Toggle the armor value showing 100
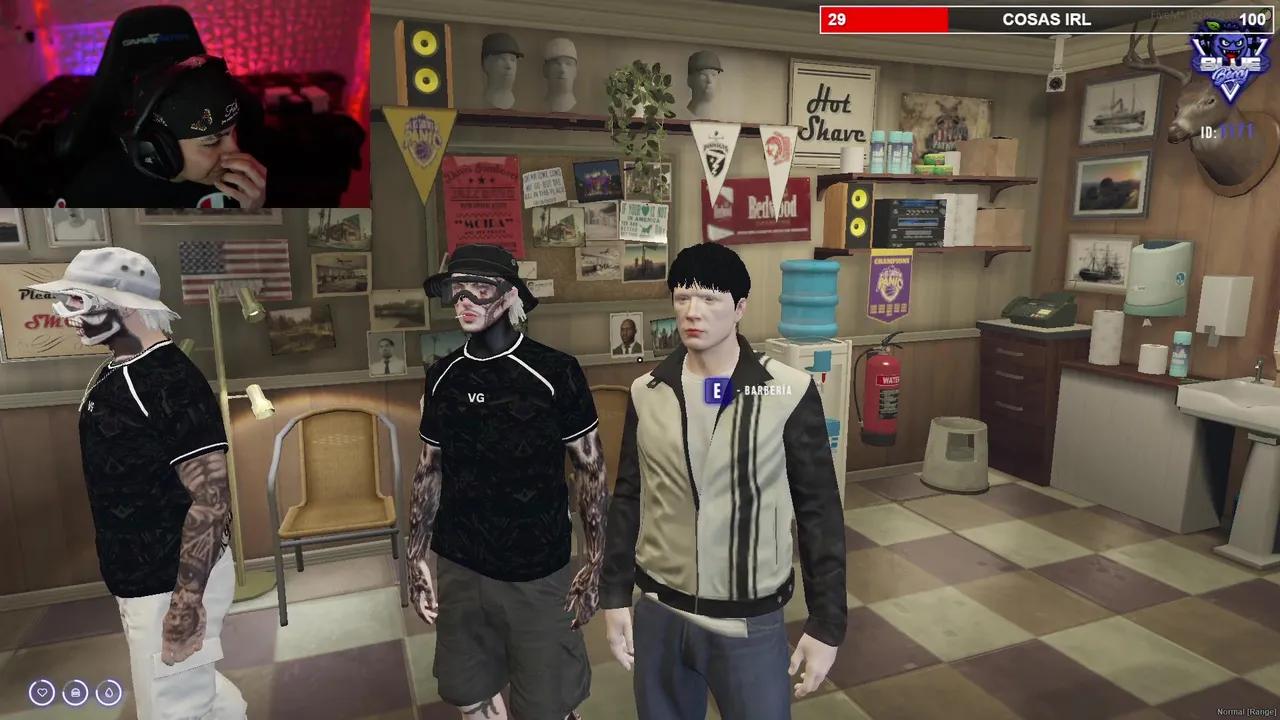This screenshot has width=1280, height=720. tap(1252, 19)
